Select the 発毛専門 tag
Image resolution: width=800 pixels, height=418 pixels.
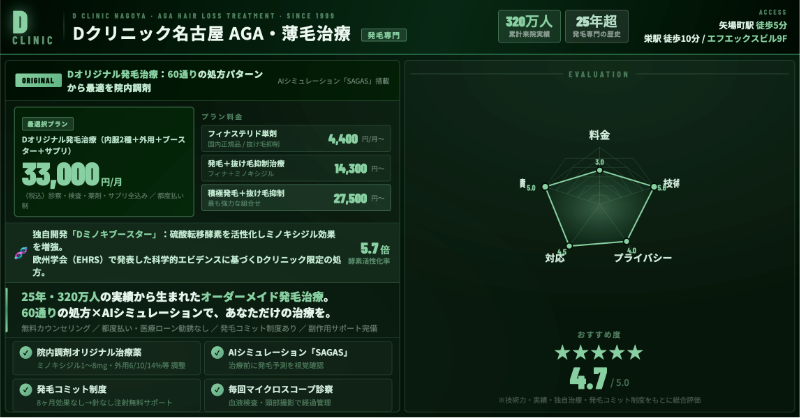383,35
